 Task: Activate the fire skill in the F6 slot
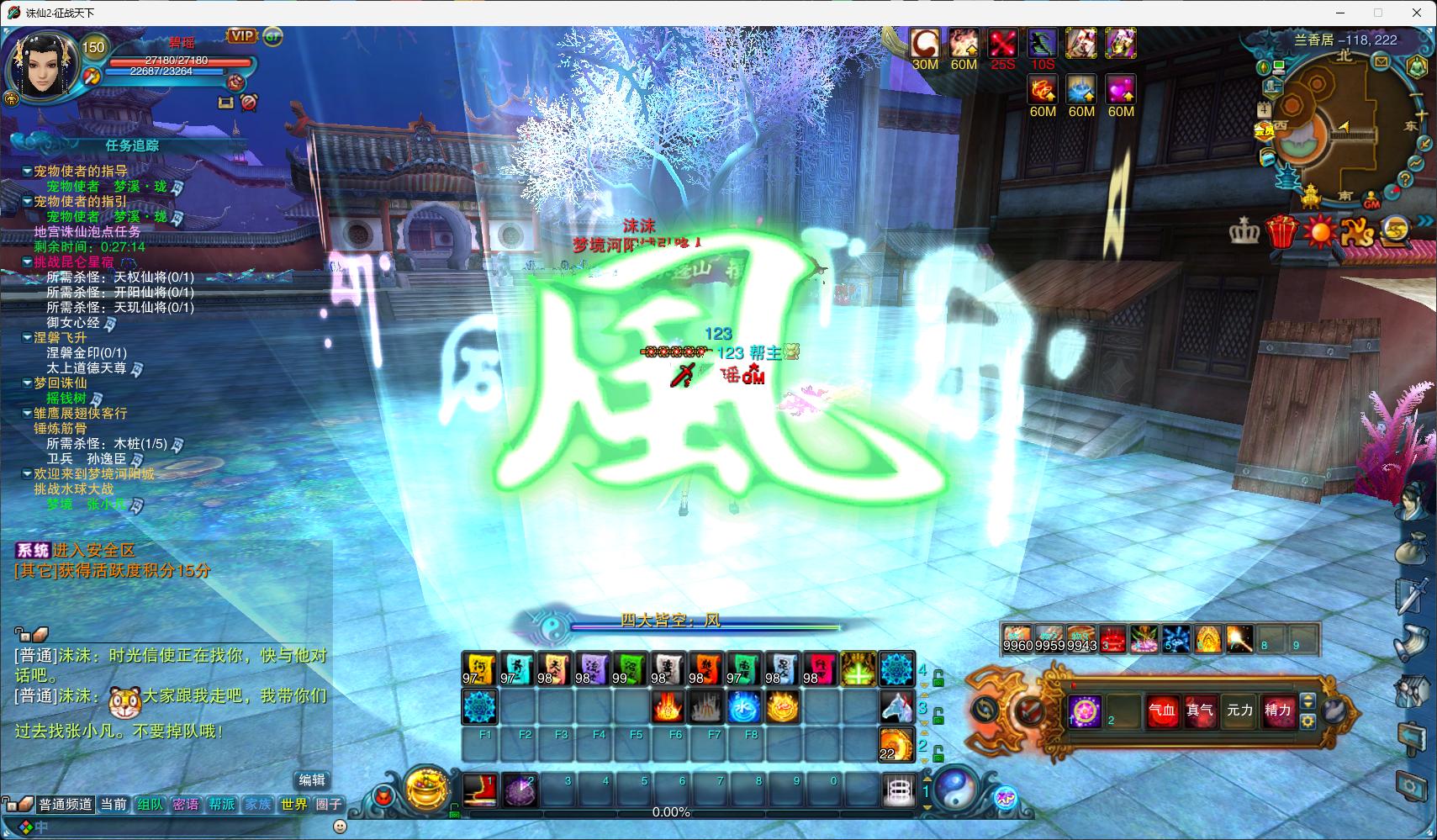coord(668,708)
